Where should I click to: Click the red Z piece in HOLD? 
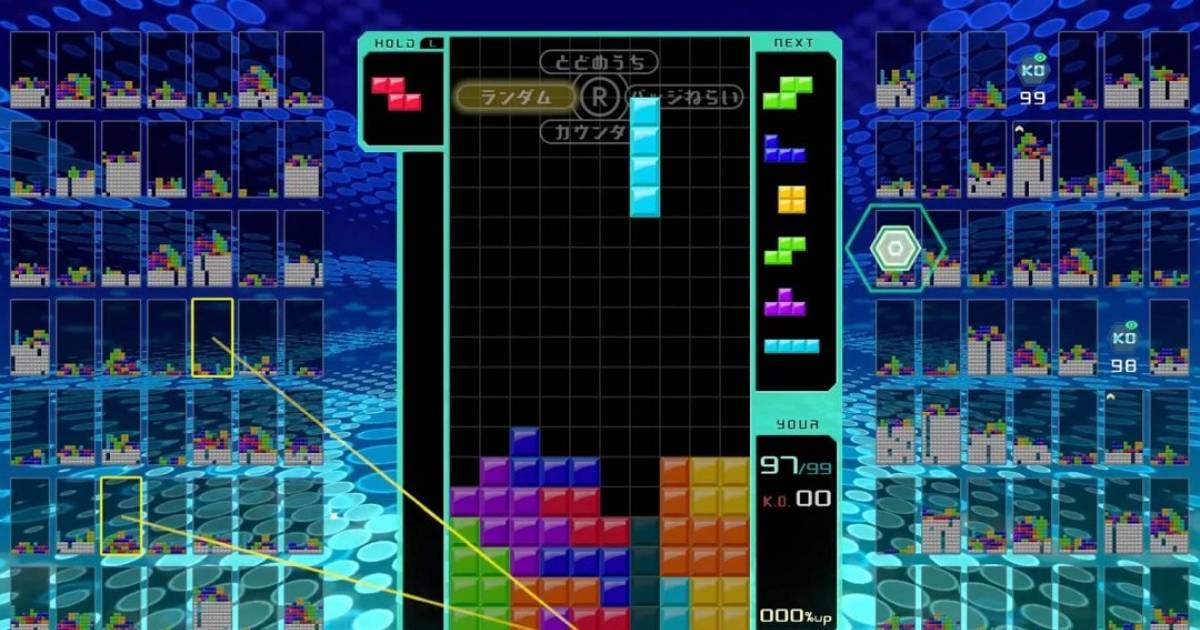click(397, 93)
